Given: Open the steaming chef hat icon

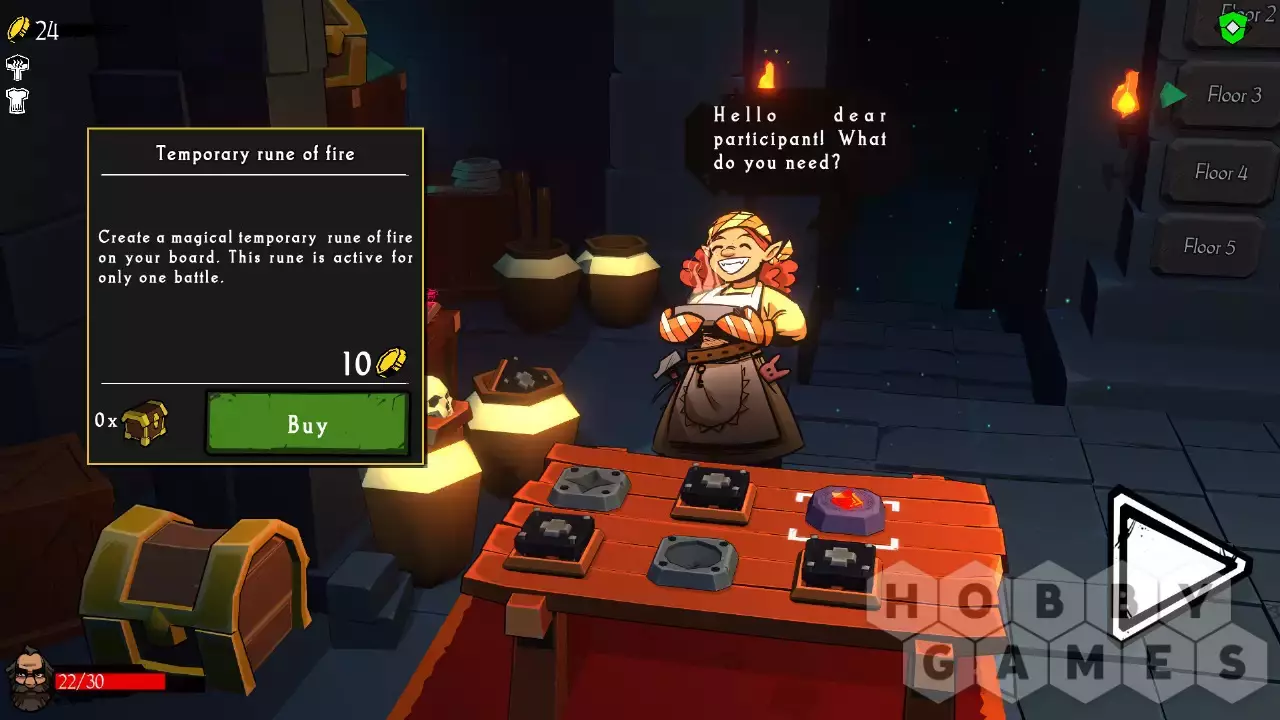Looking at the screenshot, I should tap(17, 67).
